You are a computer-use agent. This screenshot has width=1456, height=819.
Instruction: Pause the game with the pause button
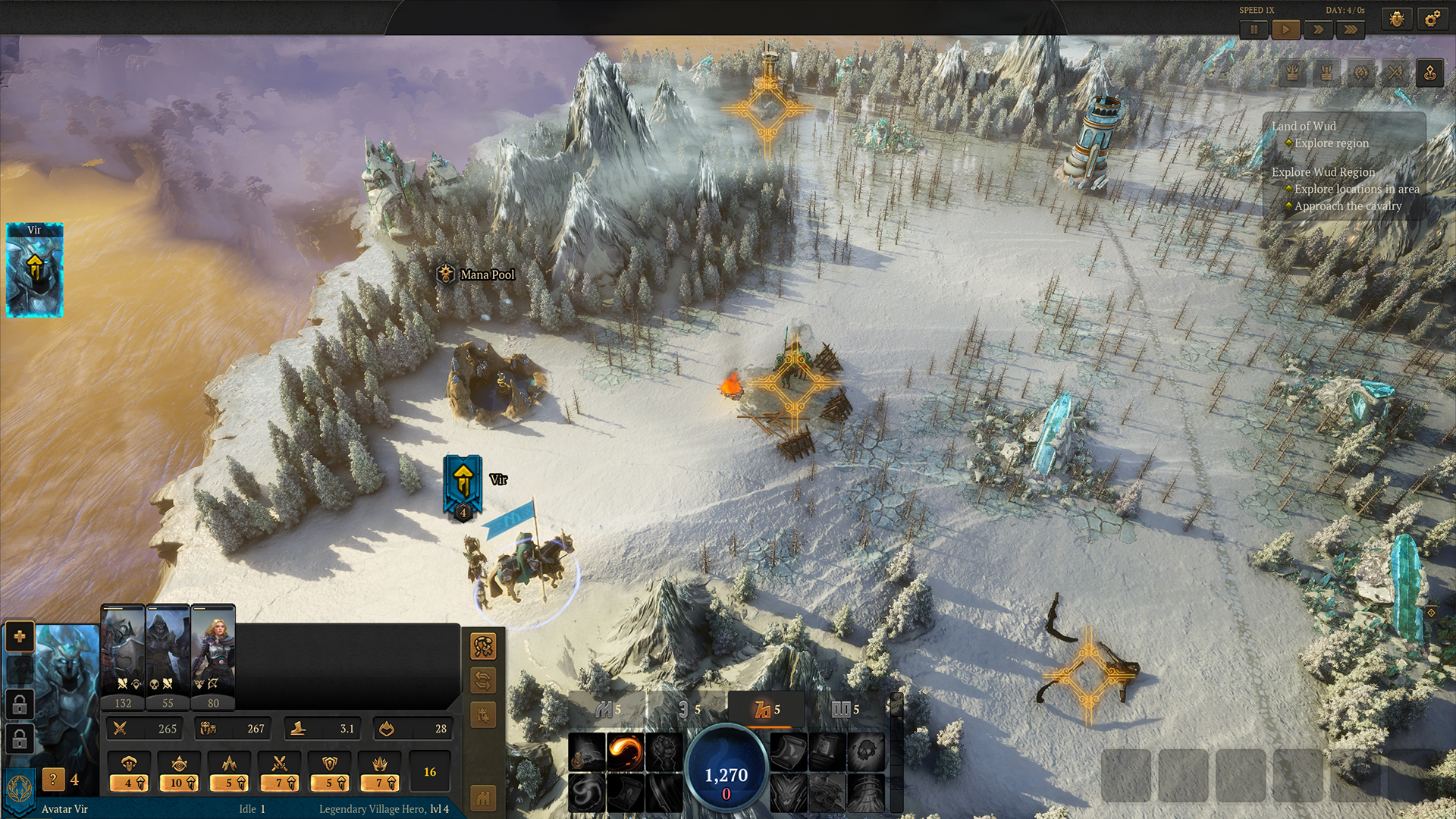click(1254, 30)
